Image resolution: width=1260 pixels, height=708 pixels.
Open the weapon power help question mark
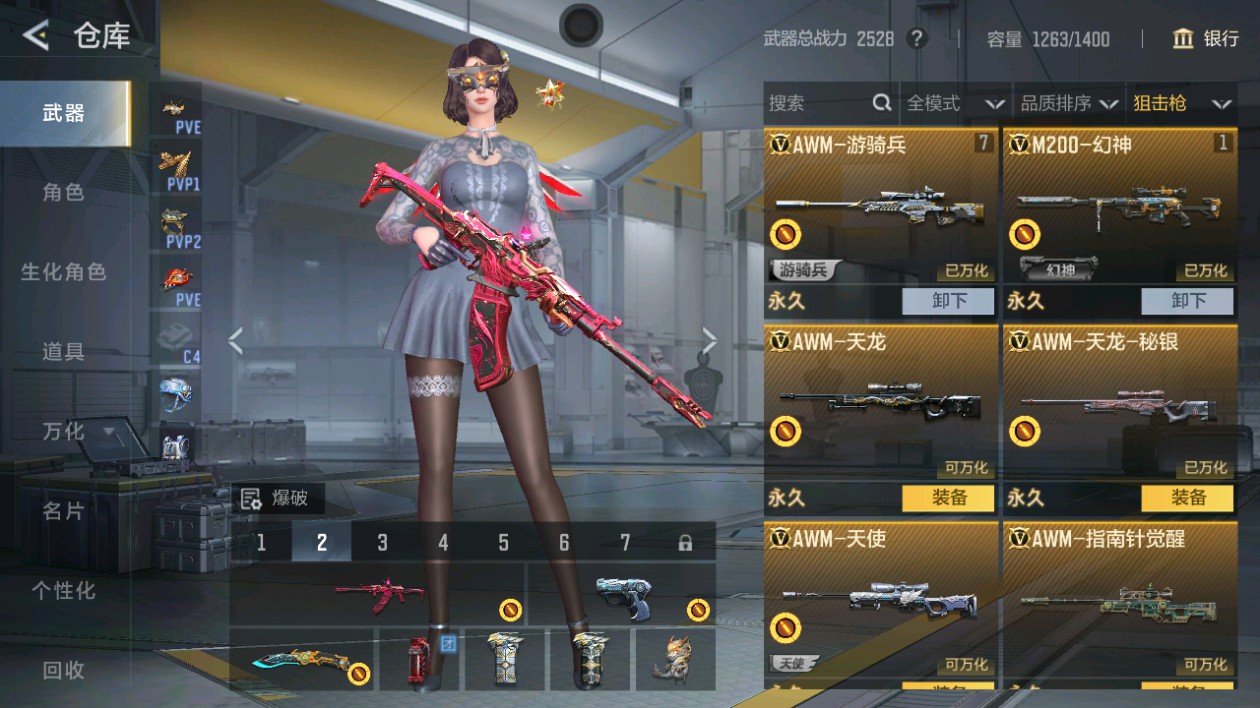pyautogui.click(x=916, y=39)
